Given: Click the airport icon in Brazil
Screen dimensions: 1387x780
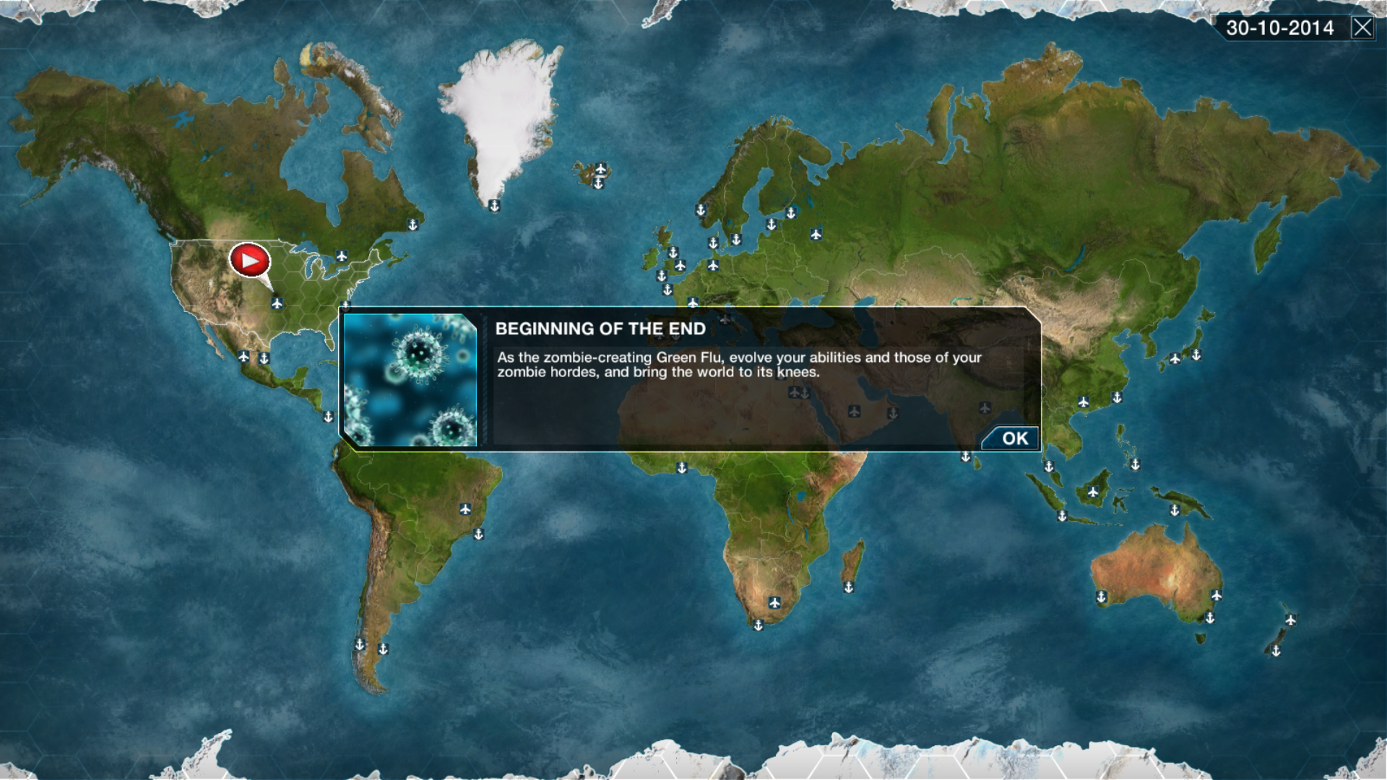Looking at the screenshot, I should point(465,509).
